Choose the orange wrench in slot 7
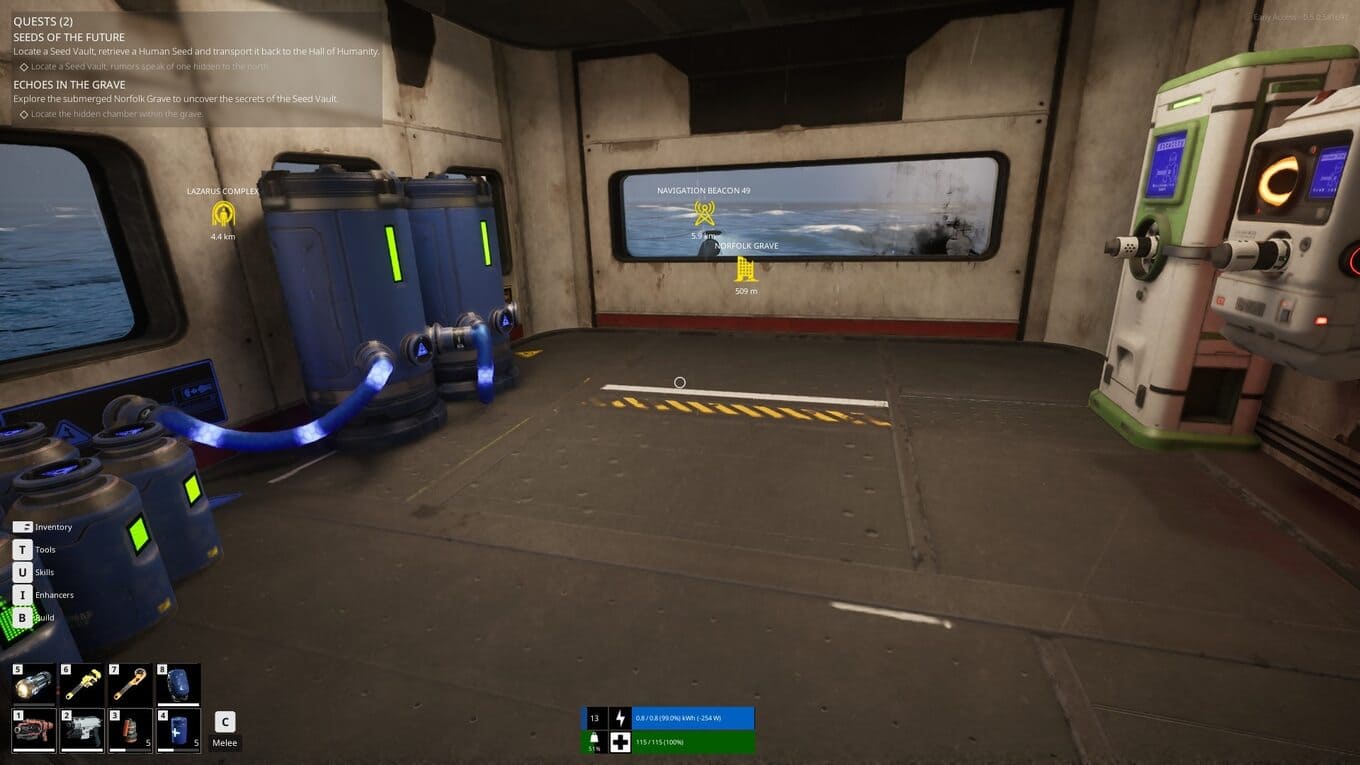Screen dimensions: 1360x765 (x=129, y=685)
